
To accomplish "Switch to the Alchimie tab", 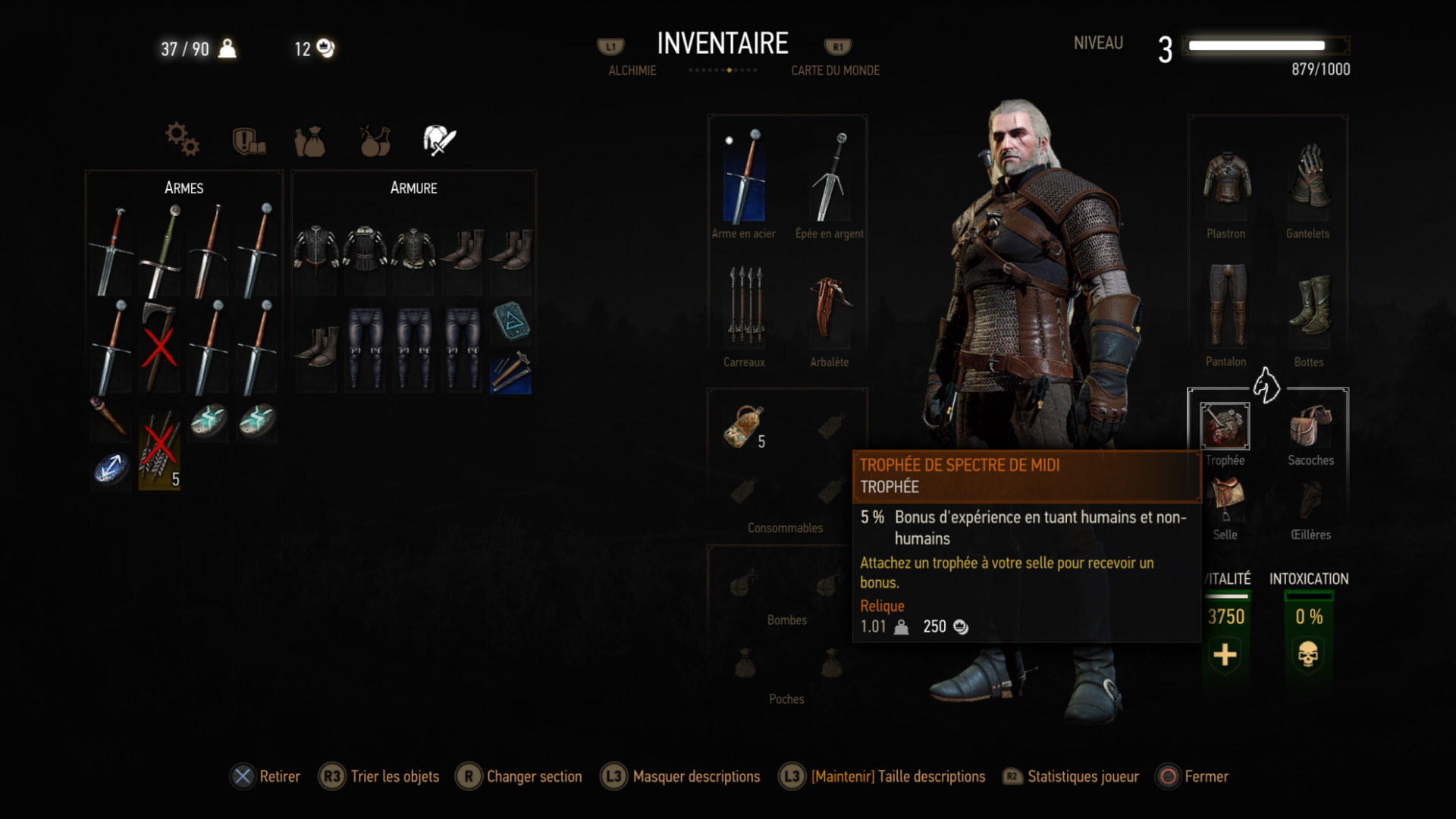I will [x=632, y=71].
